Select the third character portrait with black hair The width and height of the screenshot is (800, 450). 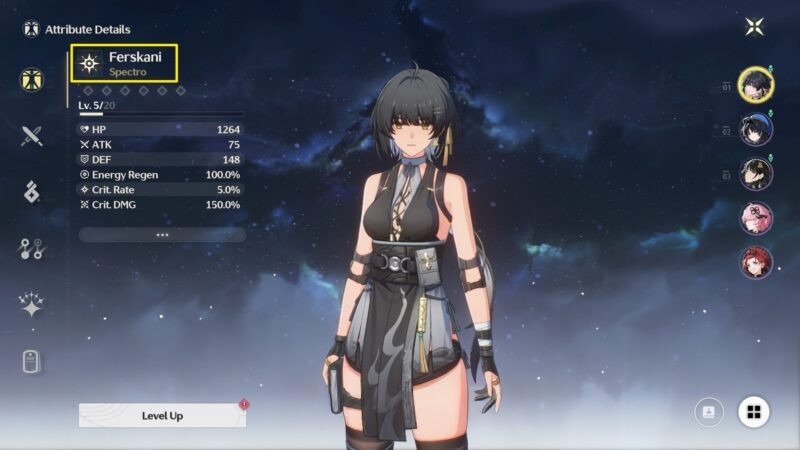755,174
